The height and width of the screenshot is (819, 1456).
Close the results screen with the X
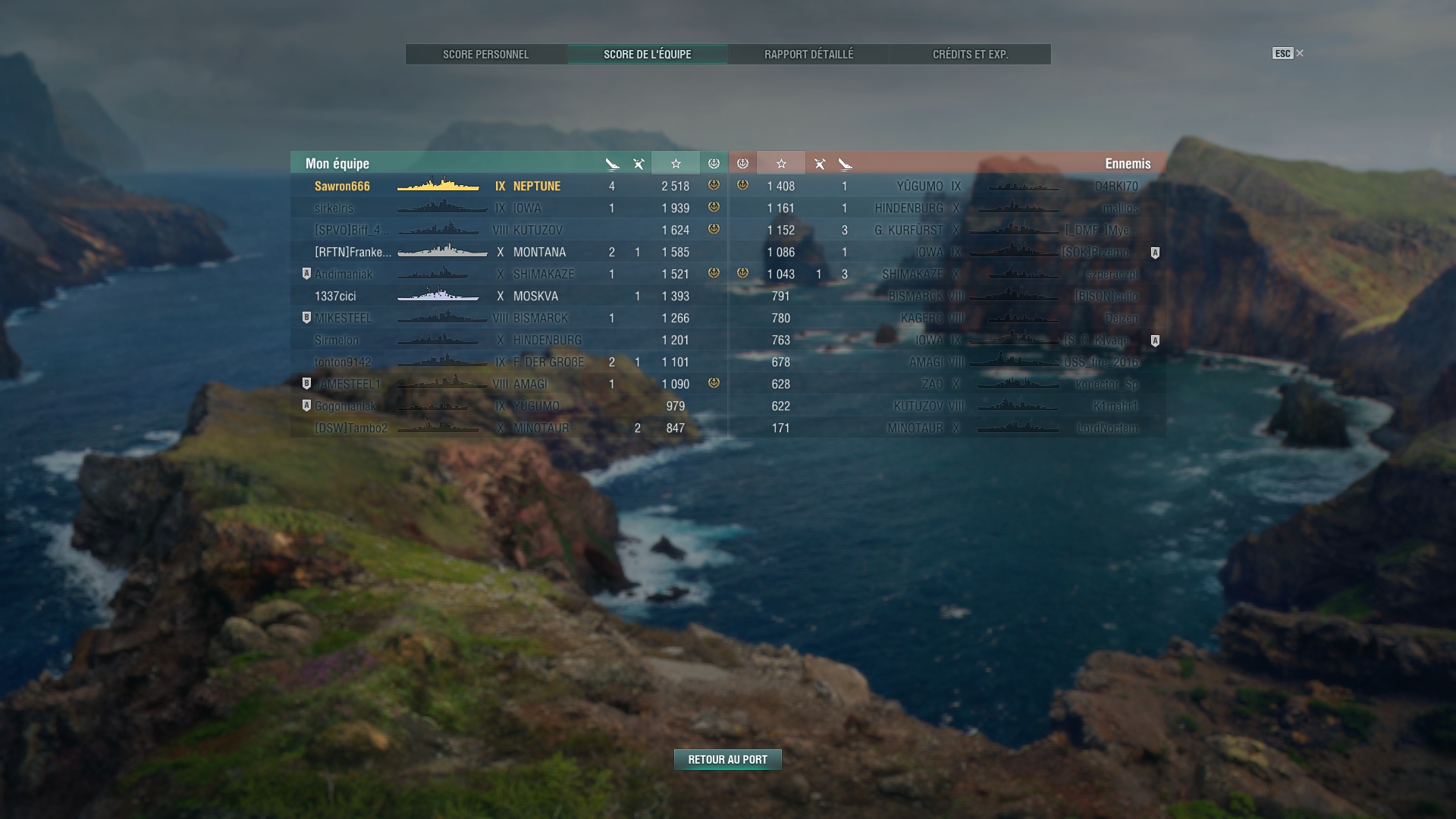click(1300, 53)
